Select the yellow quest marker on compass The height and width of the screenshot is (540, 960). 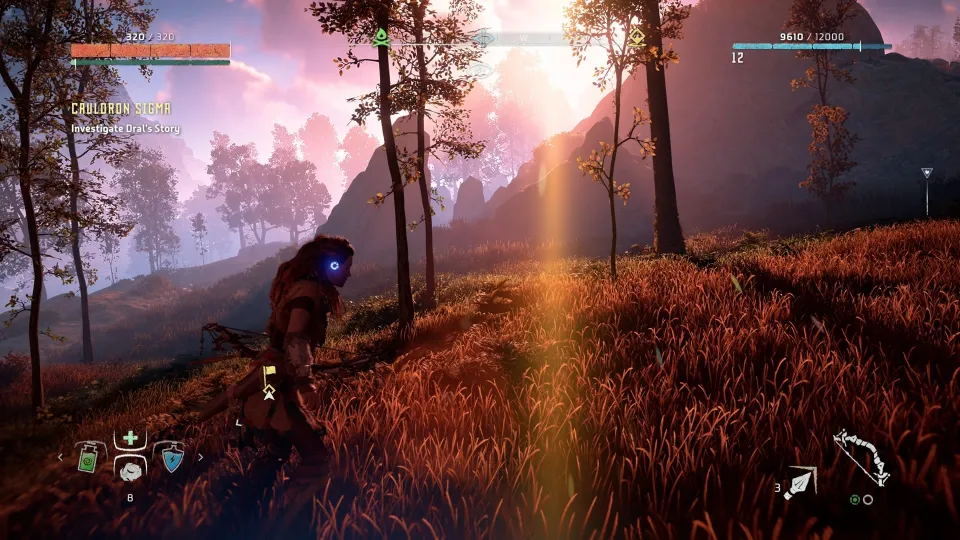636,38
